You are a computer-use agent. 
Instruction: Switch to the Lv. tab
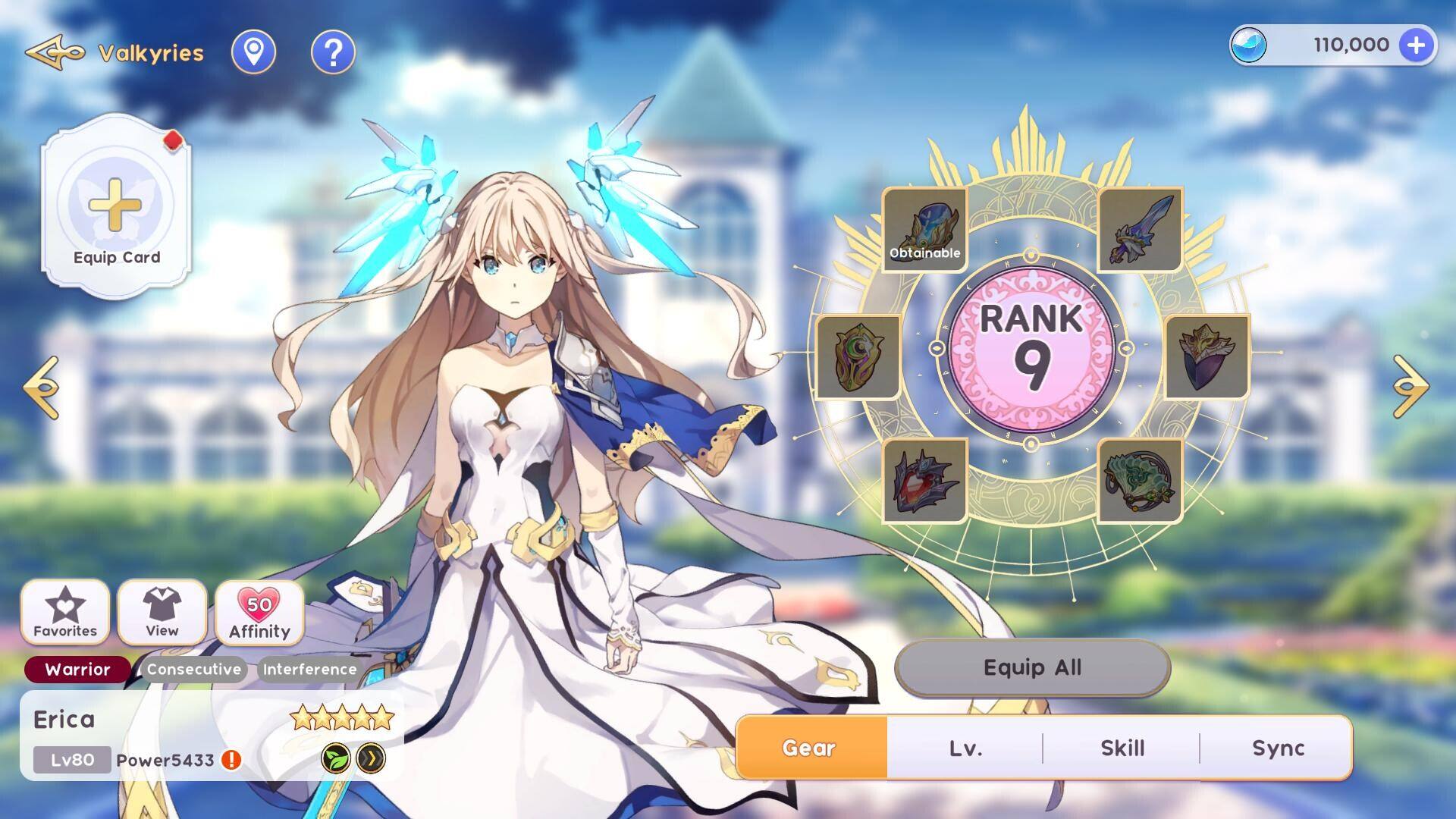(x=965, y=748)
